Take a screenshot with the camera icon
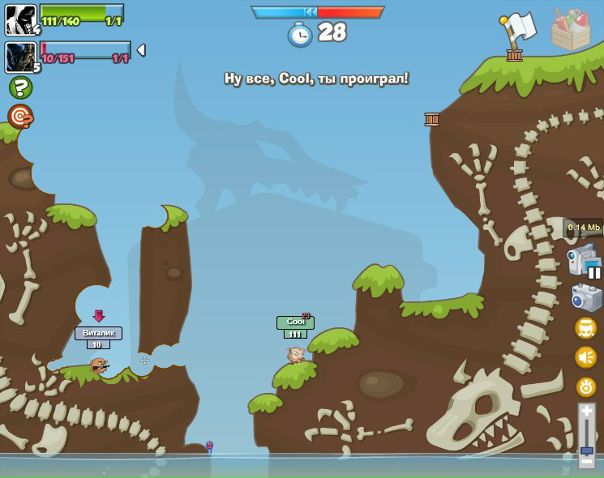This screenshot has height=478, width=604. (x=586, y=298)
